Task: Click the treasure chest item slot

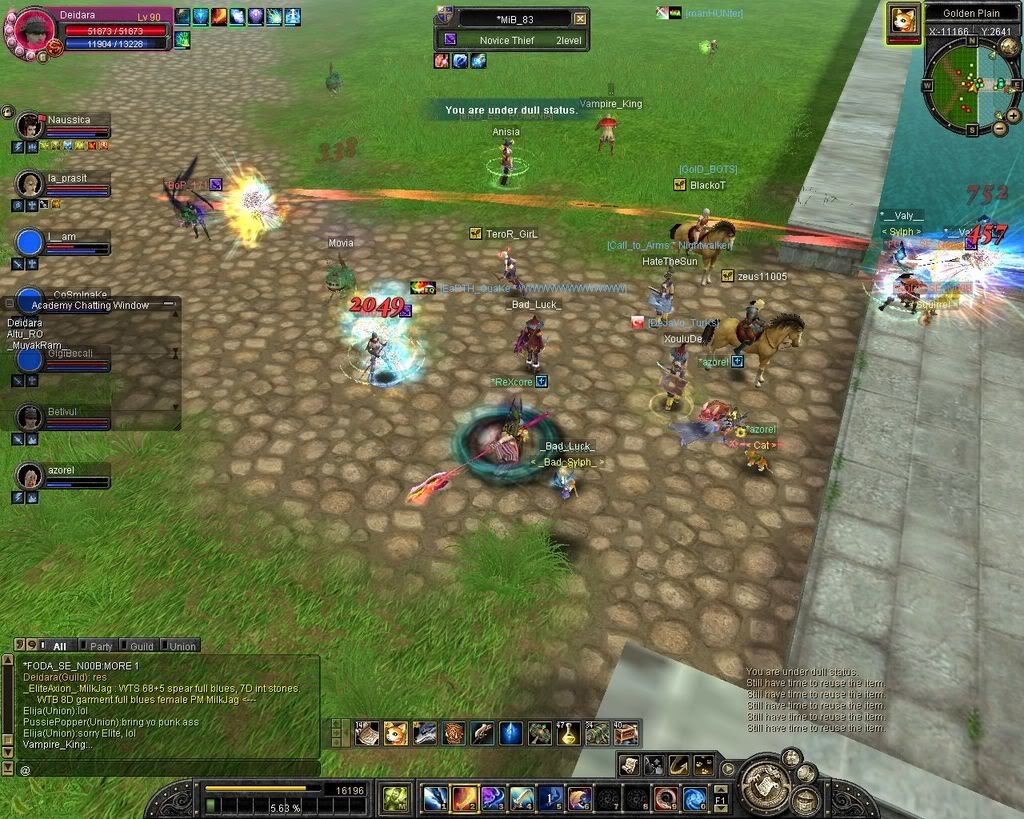Action: pos(627,733)
